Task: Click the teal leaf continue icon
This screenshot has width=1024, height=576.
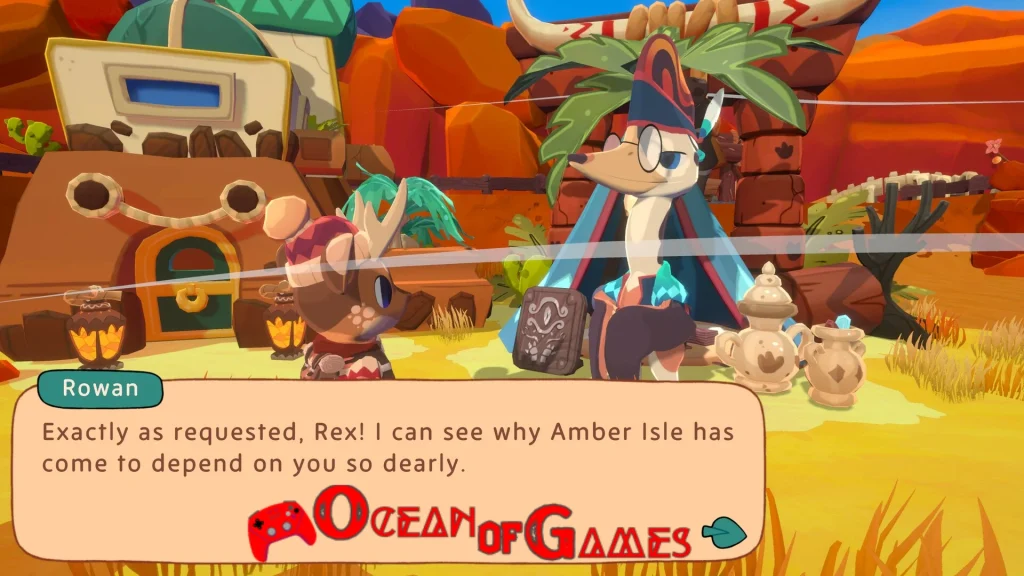Action: tap(723, 533)
